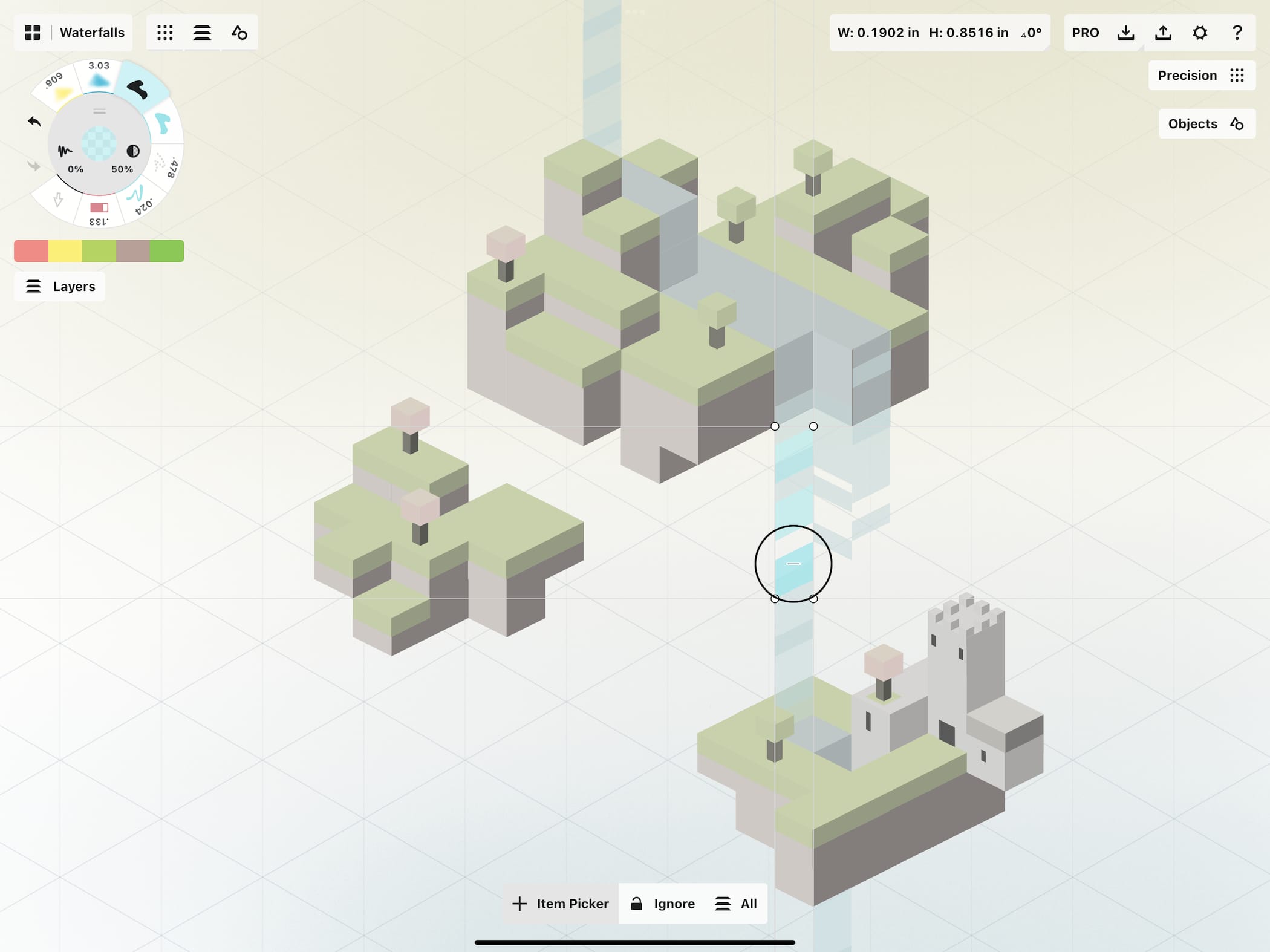The width and height of the screenshot is (1270, 952).
Task: Click the import download icon
Action: (1125, 33)
